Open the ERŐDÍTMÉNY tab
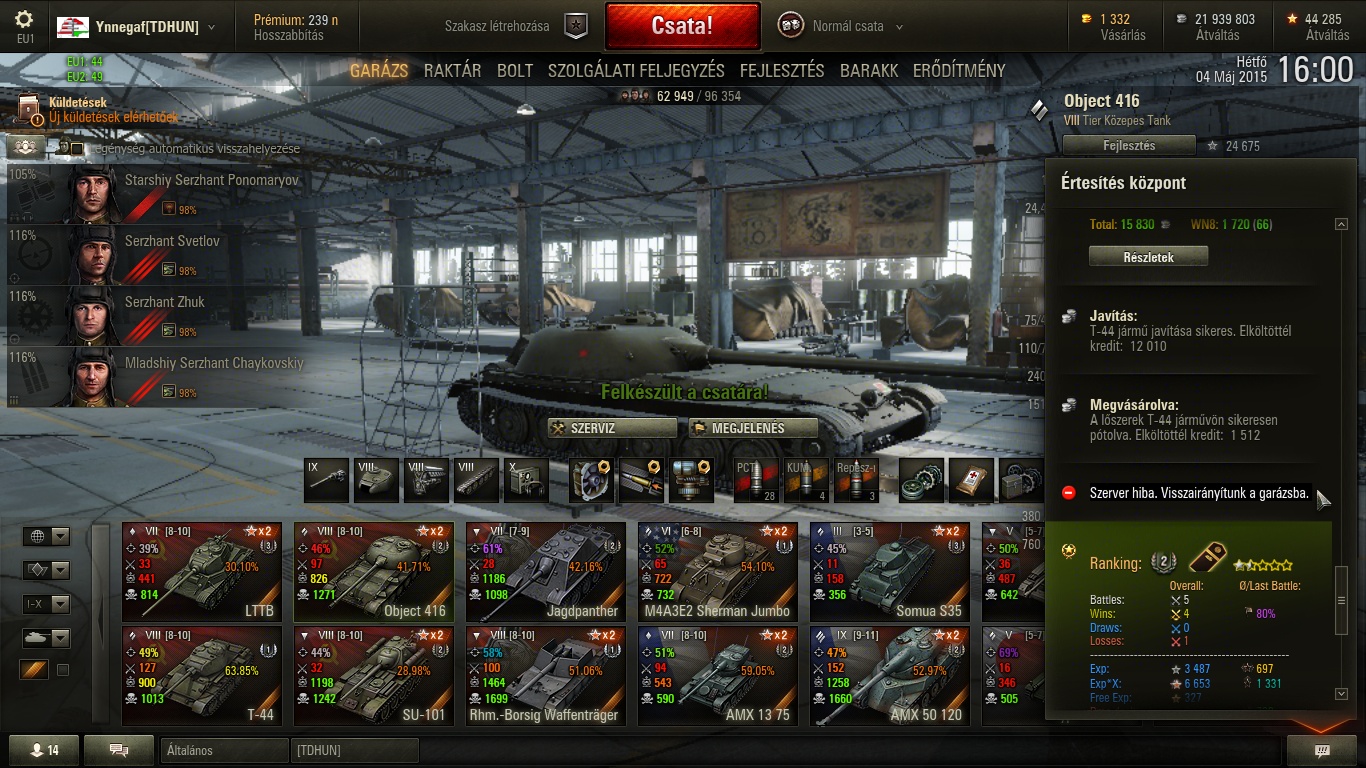 pos(959,71)
